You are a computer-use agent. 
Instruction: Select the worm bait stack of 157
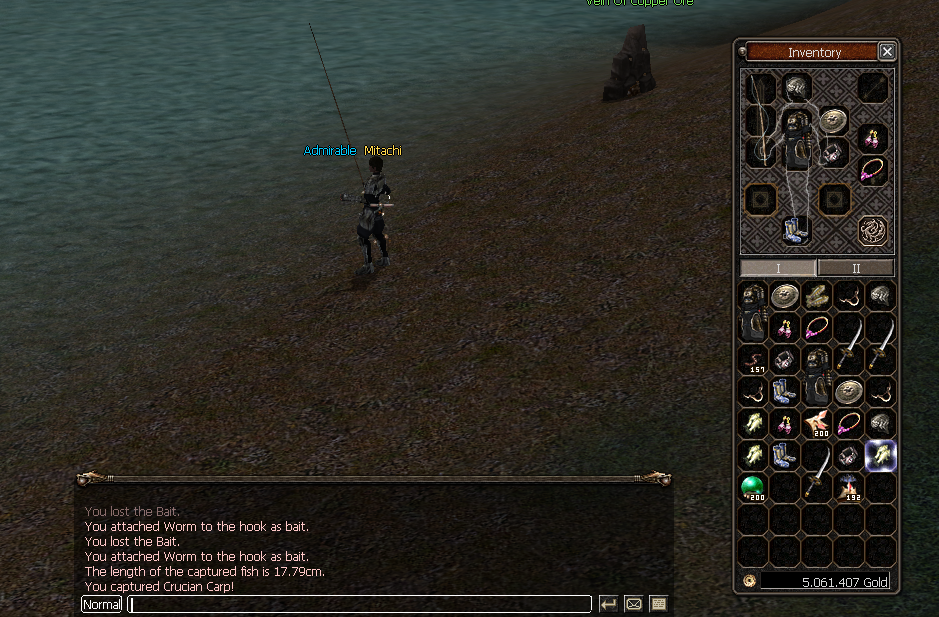753,360
